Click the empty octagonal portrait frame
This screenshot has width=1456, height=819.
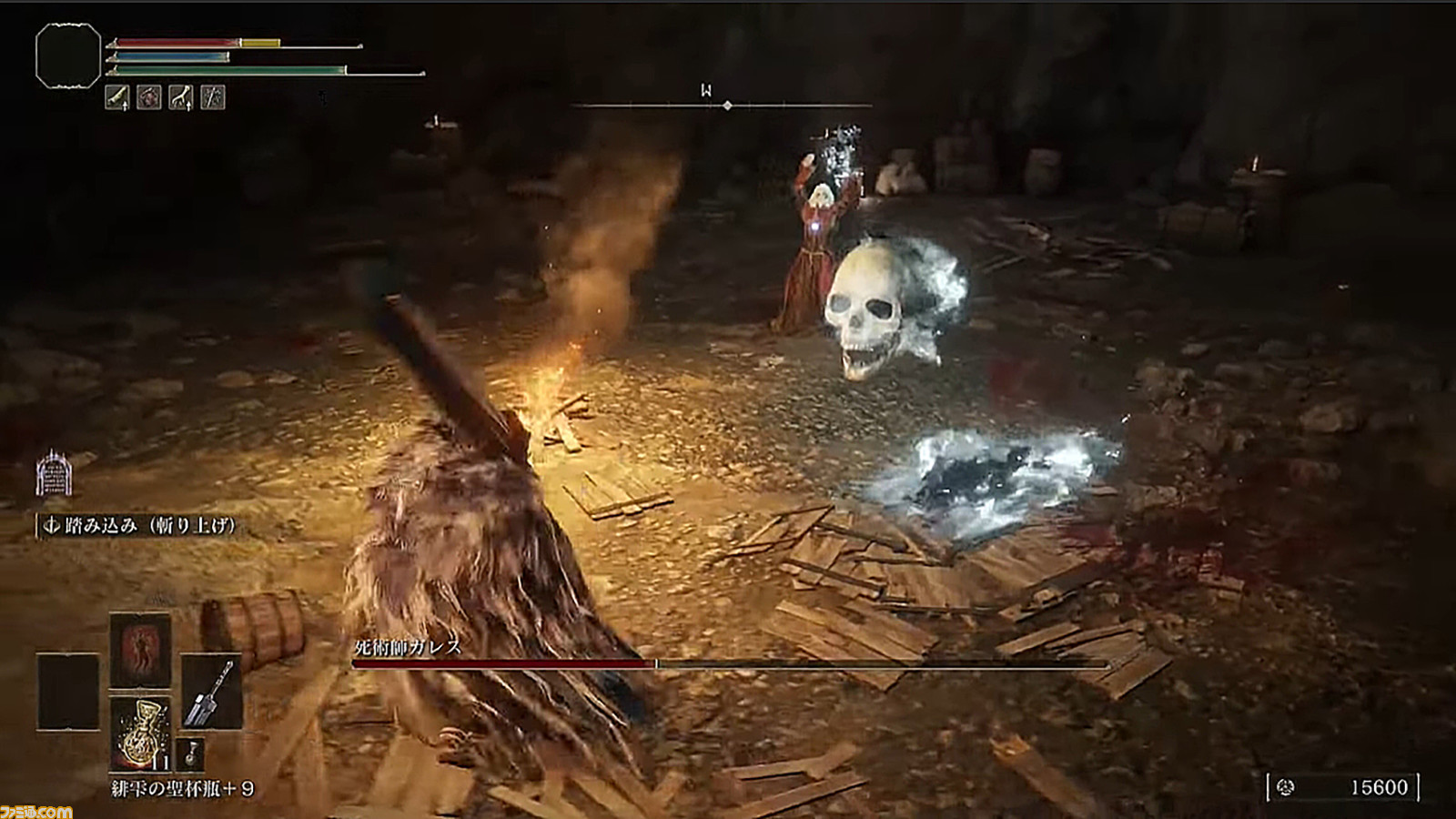[68, 56]
